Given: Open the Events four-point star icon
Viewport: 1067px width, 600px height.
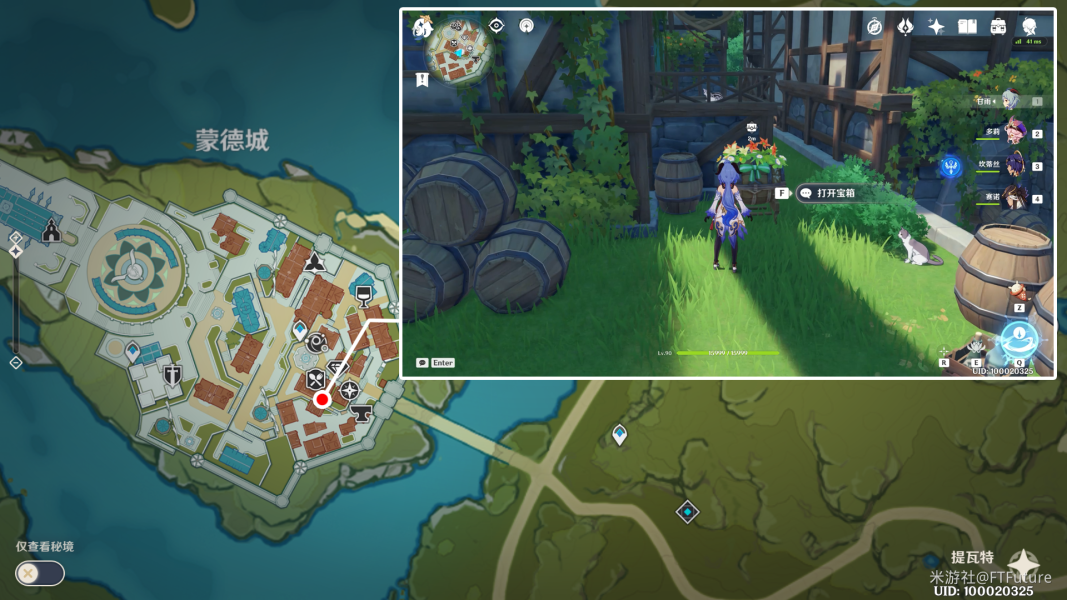Looking at the screenshot, I should coord(936,27).
